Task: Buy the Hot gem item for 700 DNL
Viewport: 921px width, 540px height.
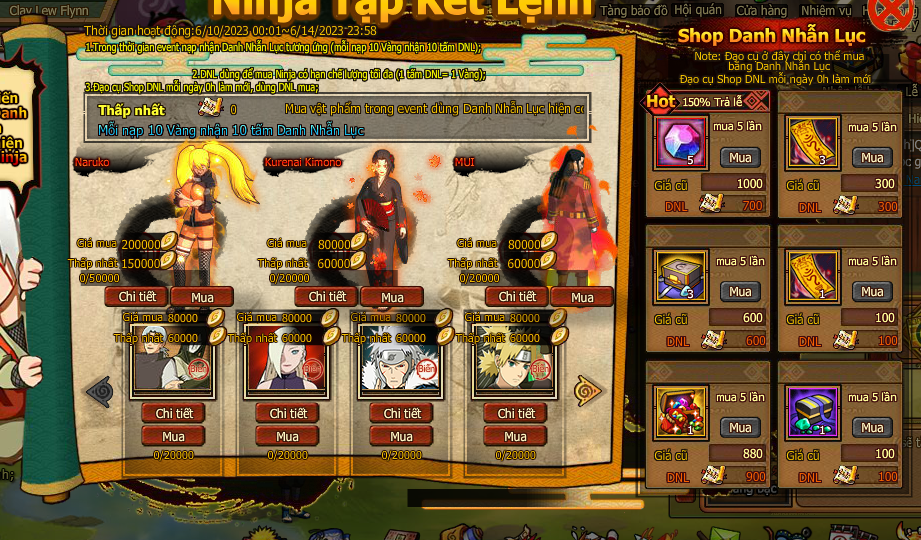Action: click(740, 157)
